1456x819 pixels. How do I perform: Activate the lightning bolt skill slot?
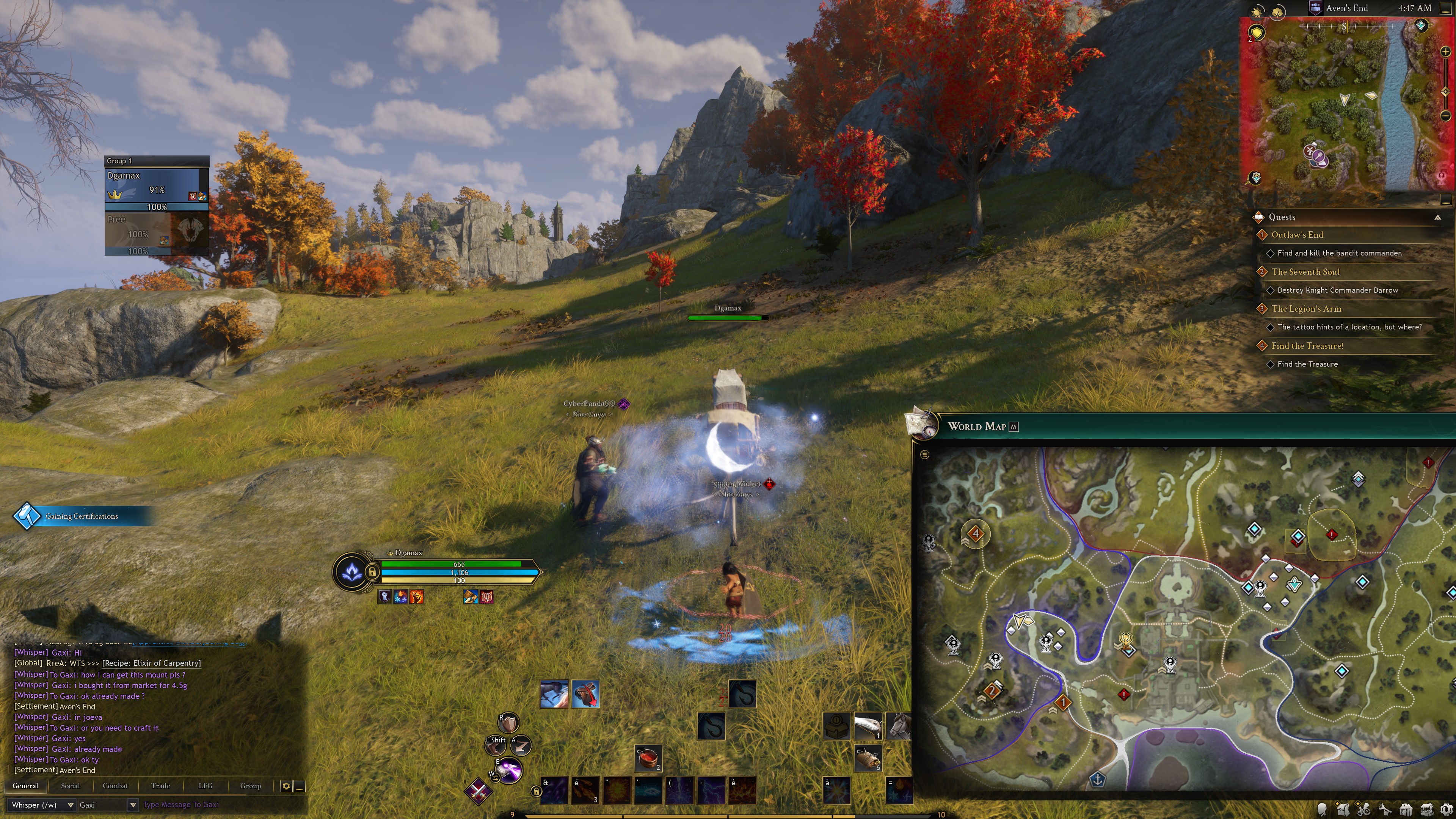point(711,789)
